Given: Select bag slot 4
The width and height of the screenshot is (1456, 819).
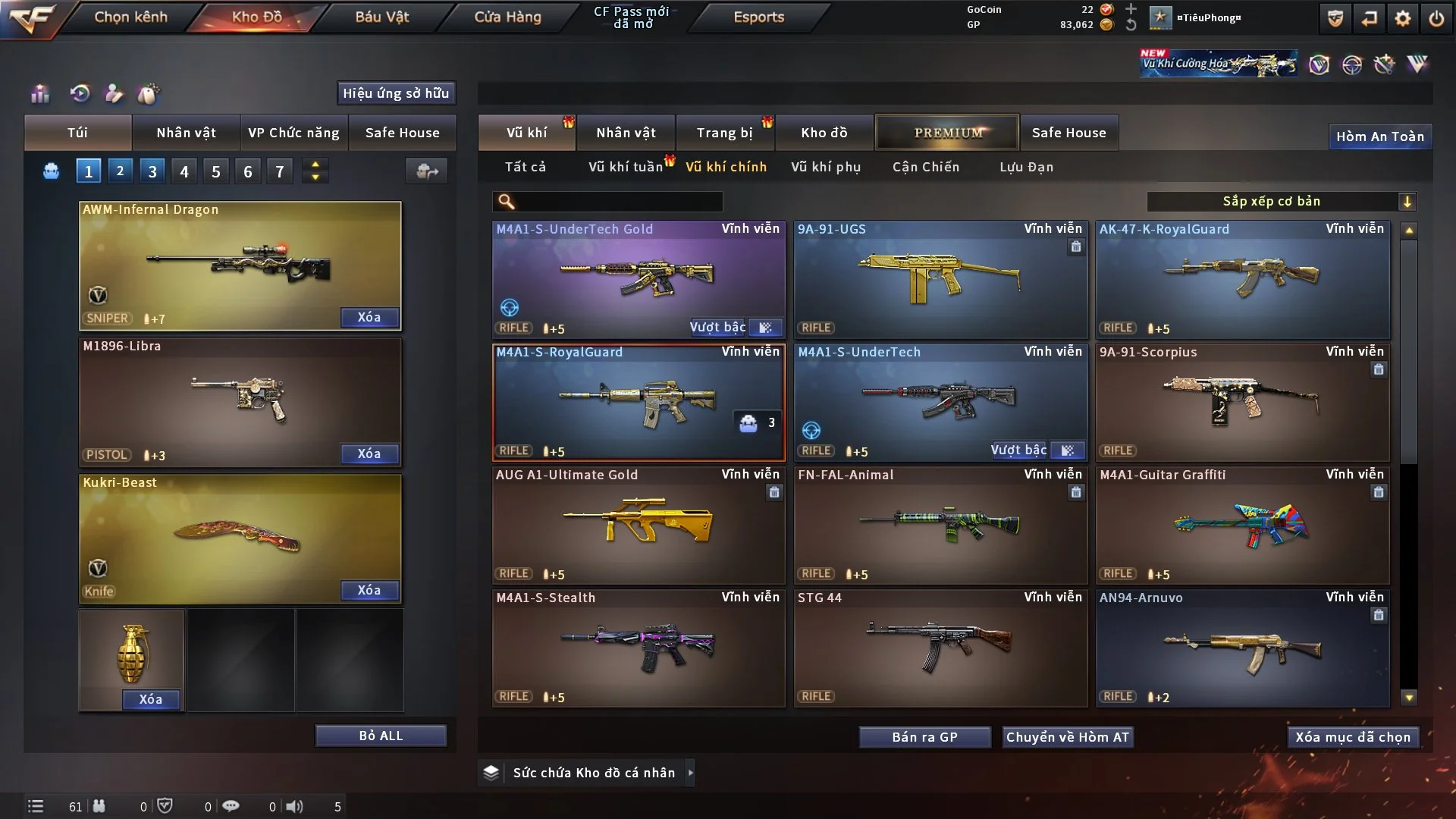Looking at the screenshot, I should pos(184,171).
